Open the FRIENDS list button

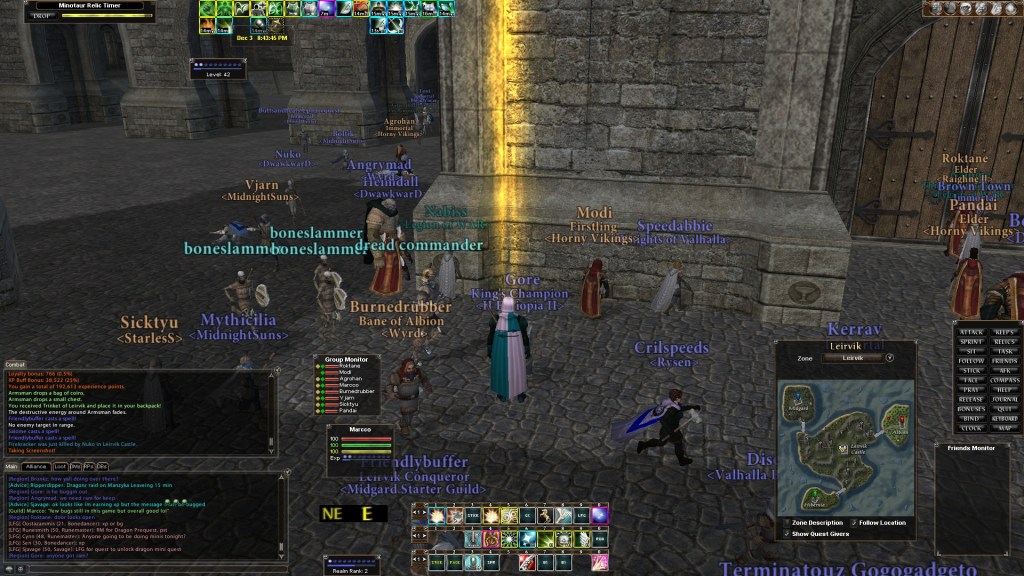1006,360
